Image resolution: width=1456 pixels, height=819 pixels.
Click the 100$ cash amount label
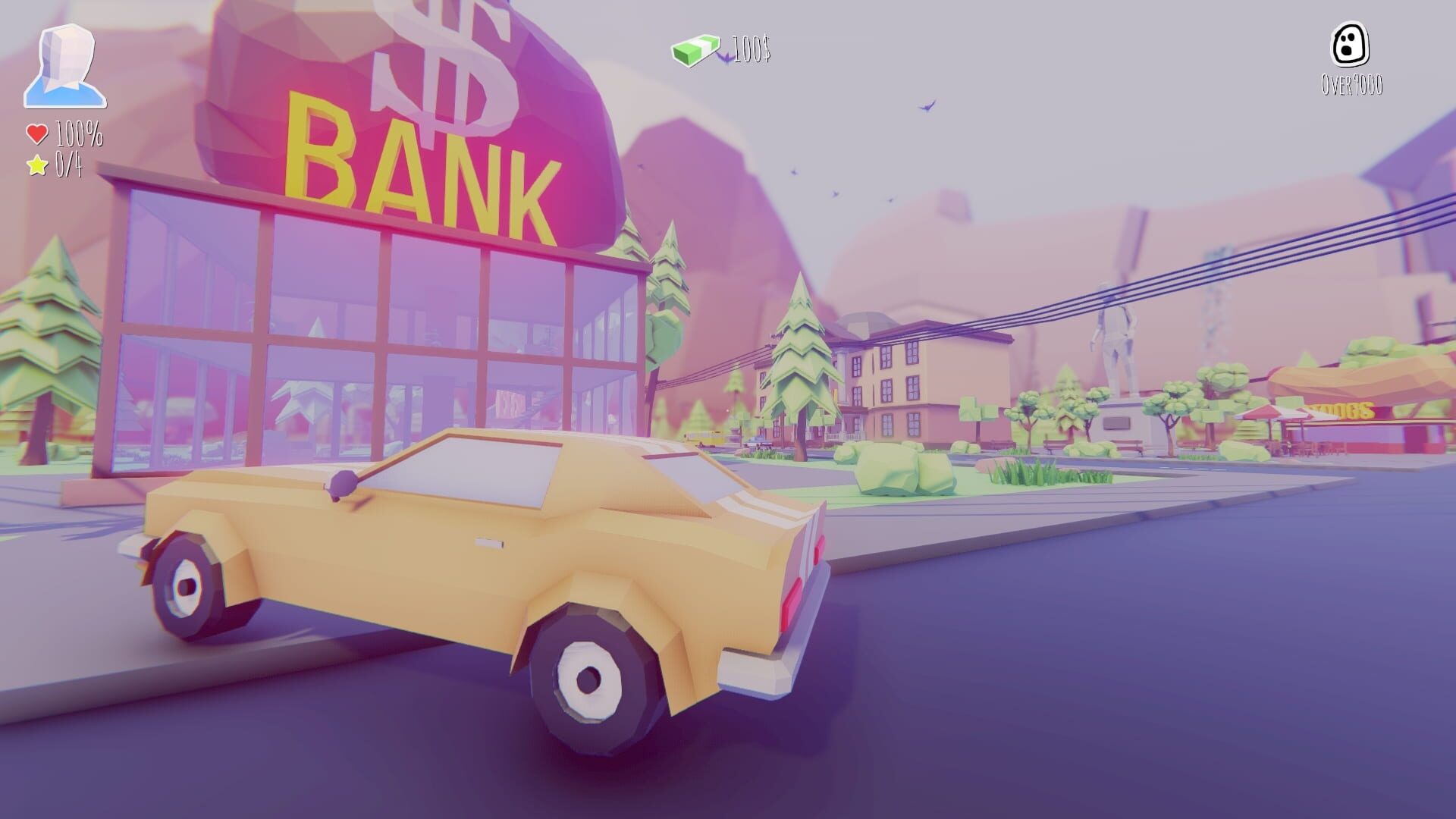click(751, 51)
